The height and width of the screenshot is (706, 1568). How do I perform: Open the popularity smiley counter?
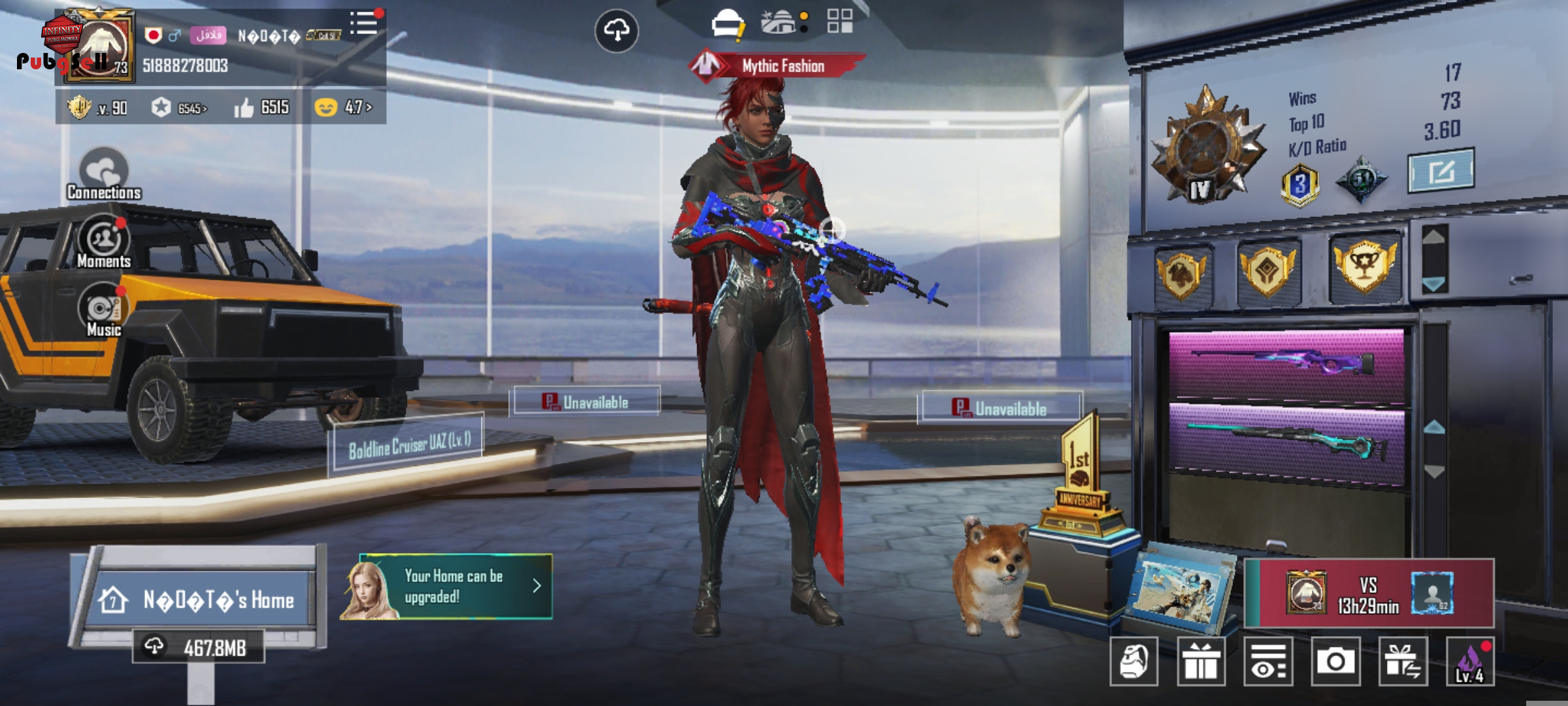(x=344, y=107)
